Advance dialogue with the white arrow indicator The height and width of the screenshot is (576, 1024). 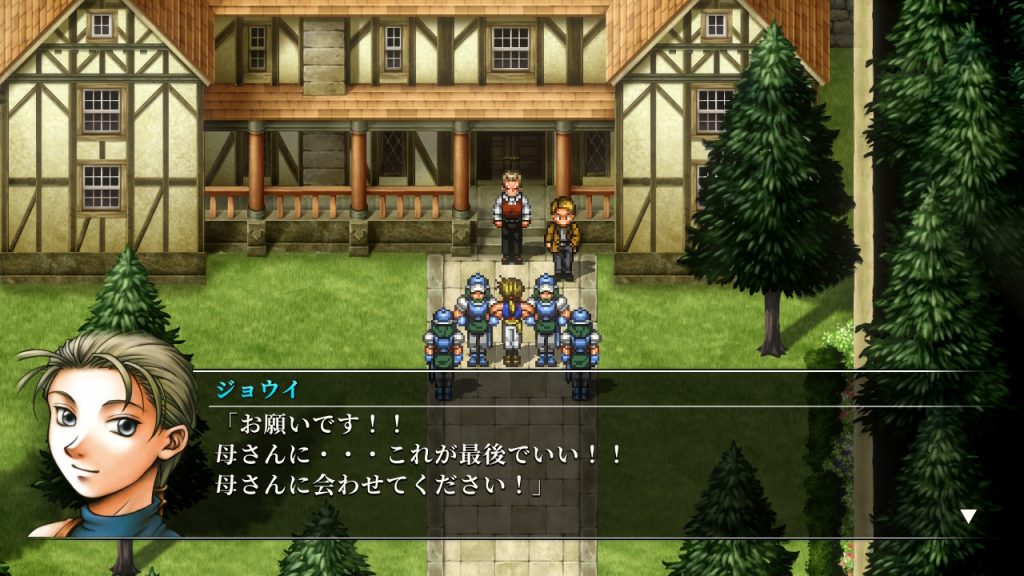(968, 516)
